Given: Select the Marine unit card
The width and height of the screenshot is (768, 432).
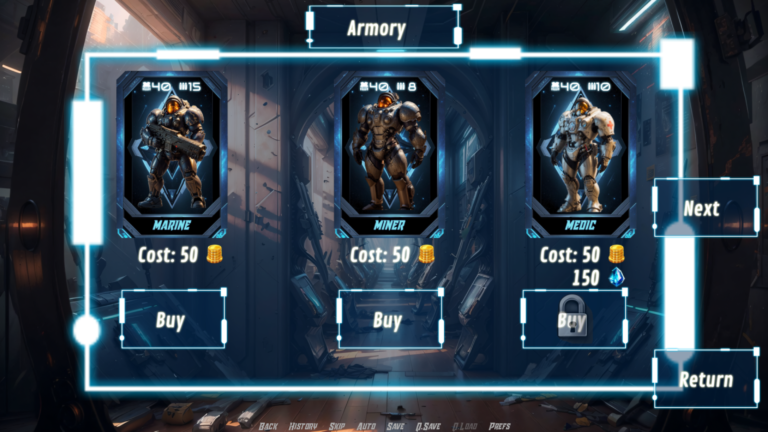Looking at the screenshot, I should 172,152.
